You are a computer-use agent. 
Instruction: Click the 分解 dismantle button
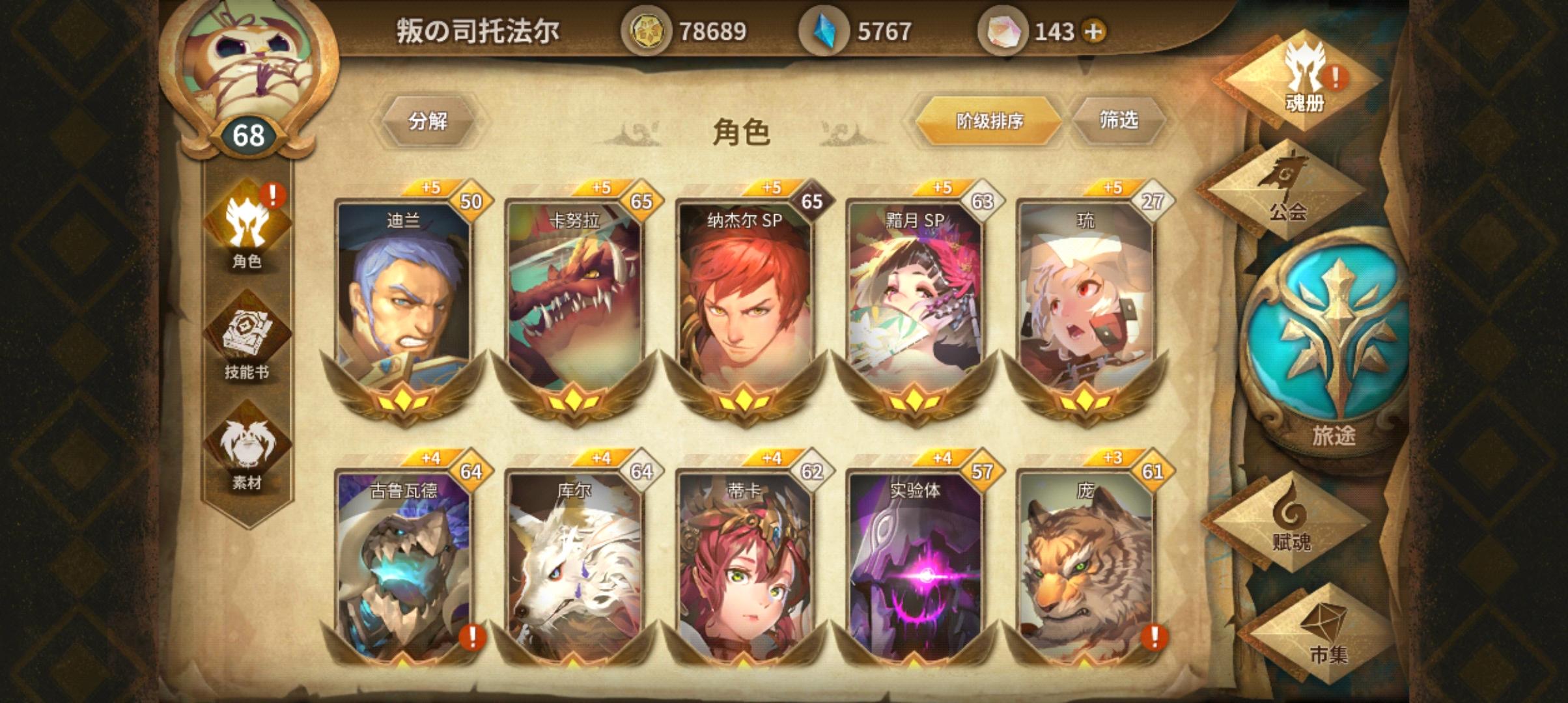click(x=430, y=119)
